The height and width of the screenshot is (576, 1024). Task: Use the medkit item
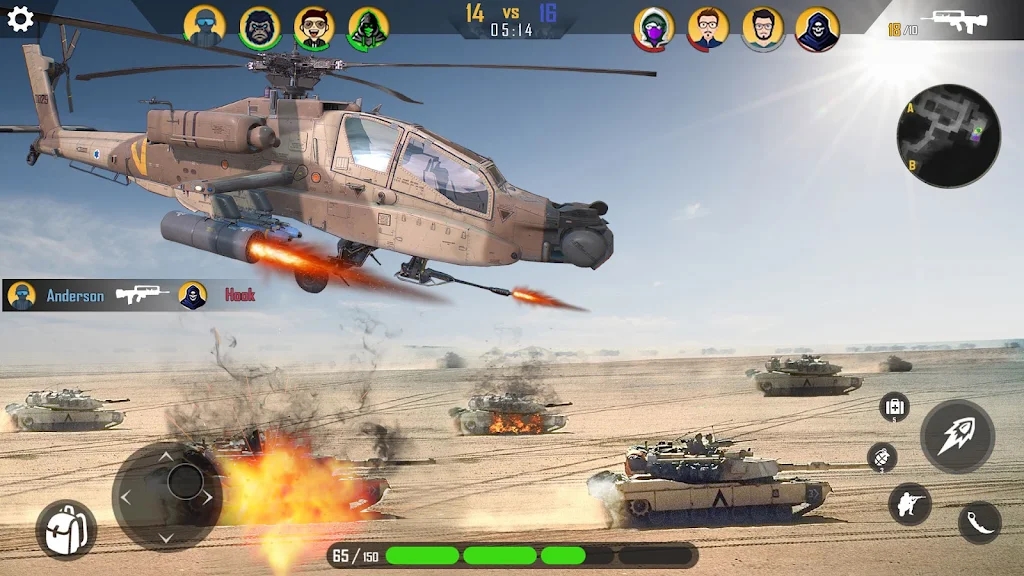(894, 407)
